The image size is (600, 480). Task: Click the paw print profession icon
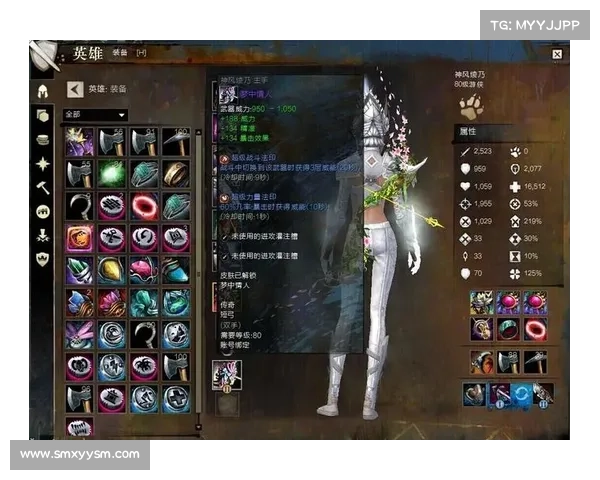[473, 100]
